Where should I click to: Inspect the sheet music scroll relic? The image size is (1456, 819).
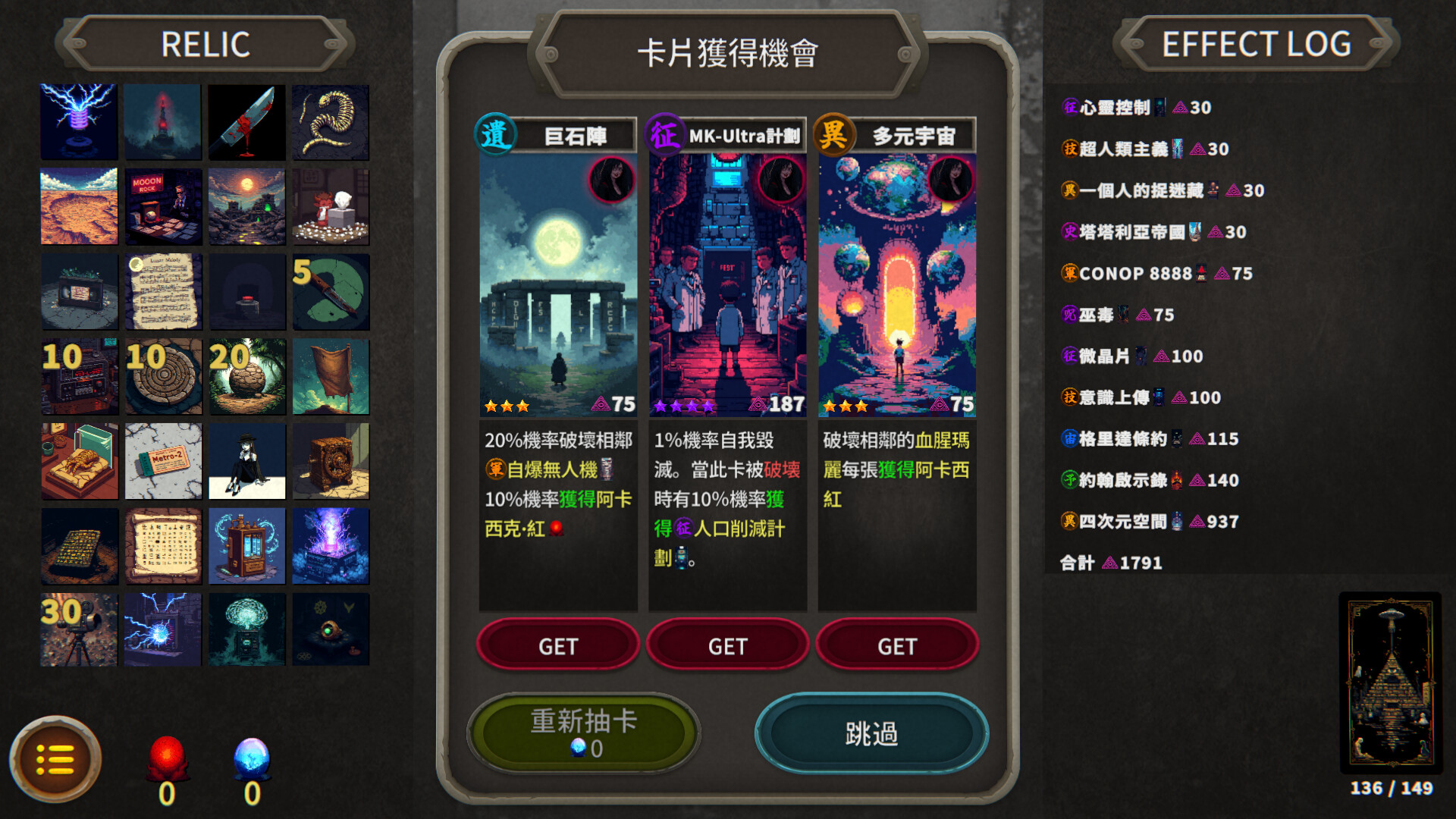coord(163,292)
